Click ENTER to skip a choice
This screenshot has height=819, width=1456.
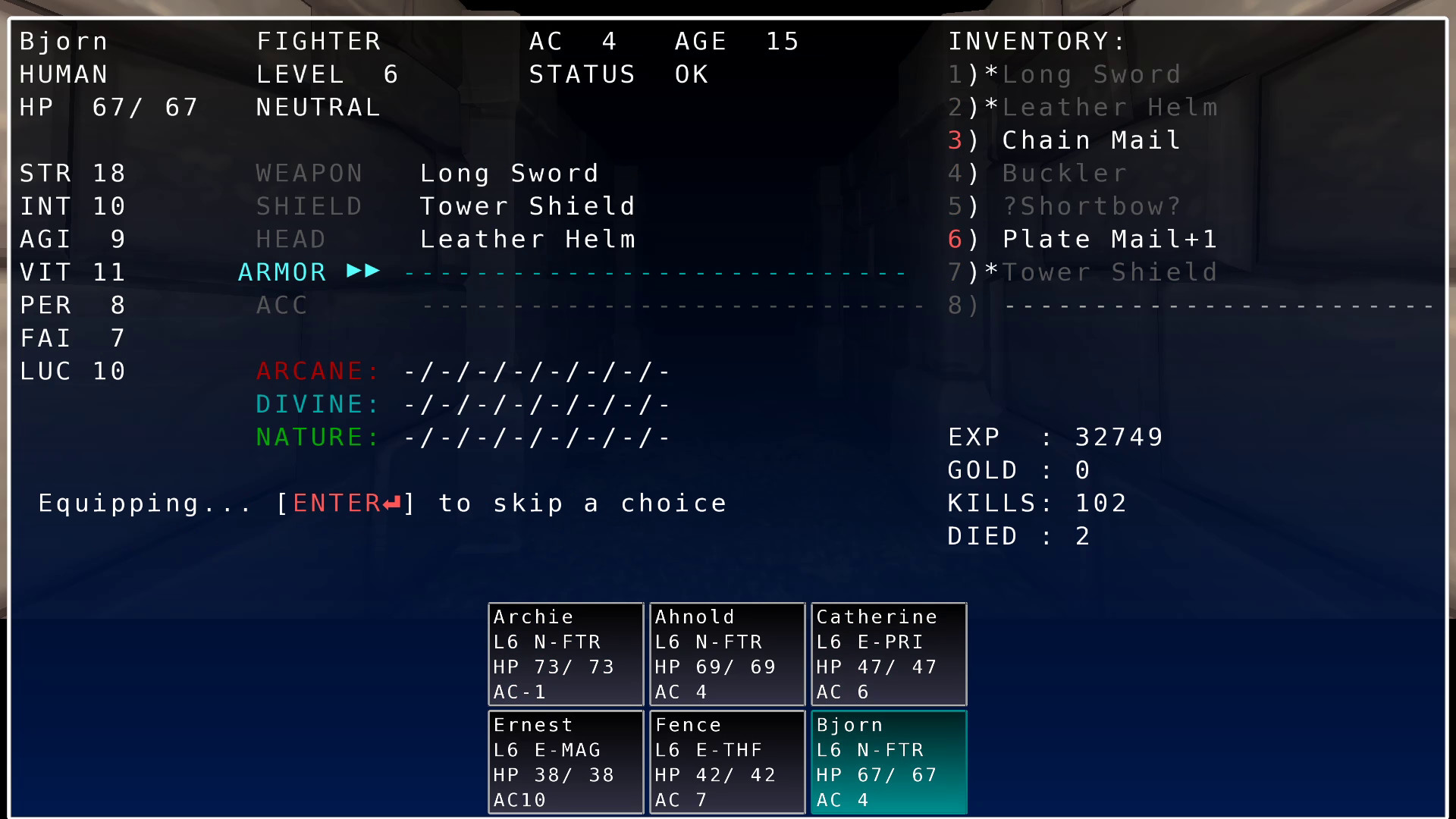click(x=346, y=503)
